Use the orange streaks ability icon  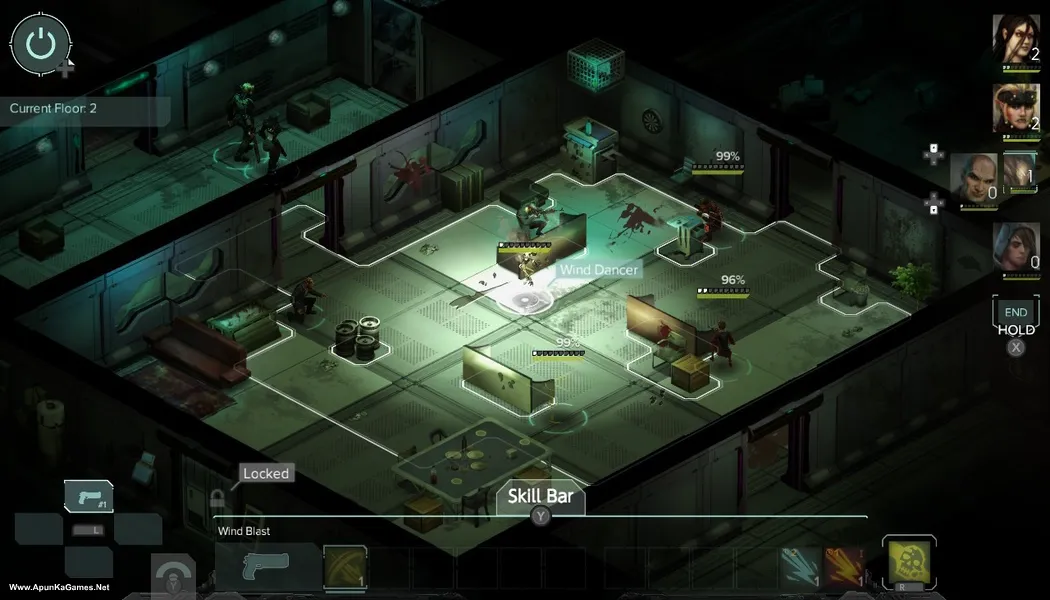844,567
